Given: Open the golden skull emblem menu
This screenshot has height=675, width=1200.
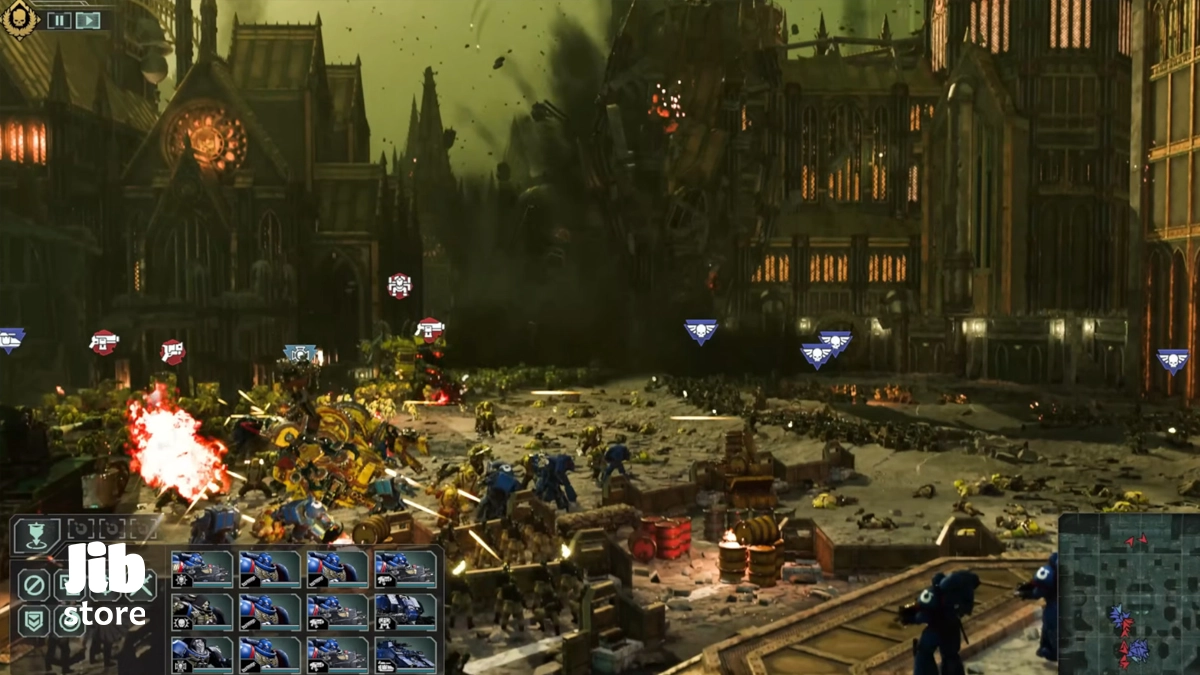Looking at the screenshot, I should (19, 18).
